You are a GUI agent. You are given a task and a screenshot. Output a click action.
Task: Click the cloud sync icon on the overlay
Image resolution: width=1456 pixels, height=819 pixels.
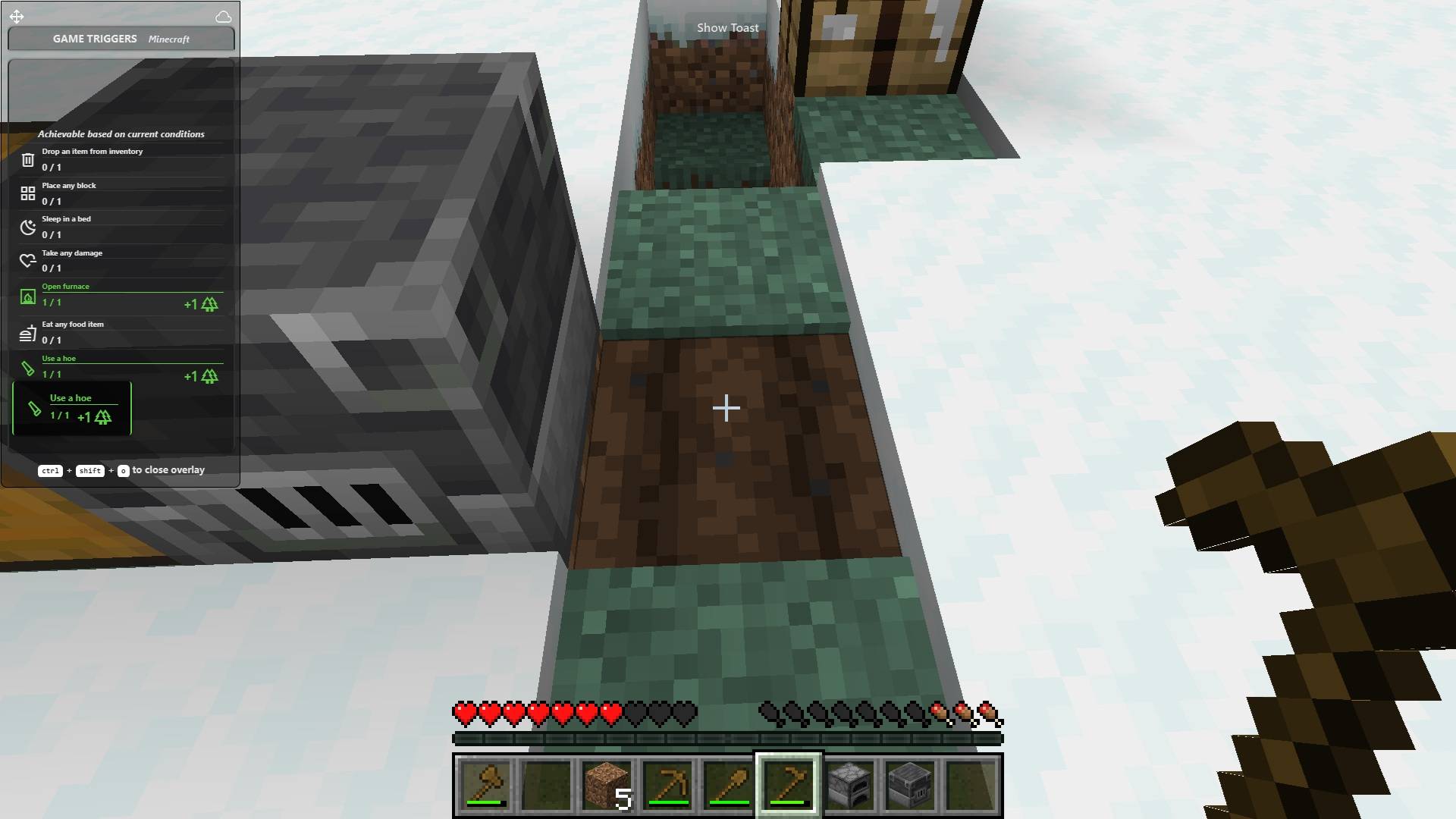(x=224, y=16)
